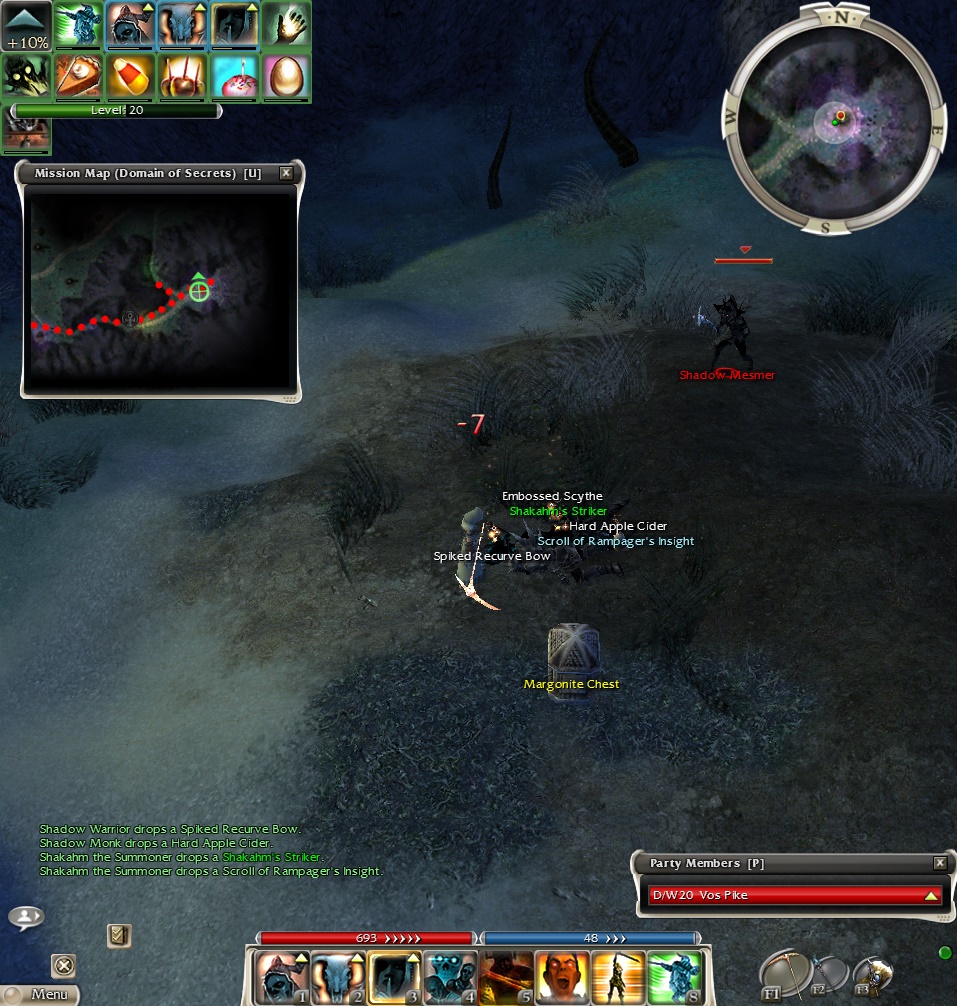Switch to the F1 scythe weapon set
Image resolution: width=957 pixels, height=1006 pixels.
point(780,972)
